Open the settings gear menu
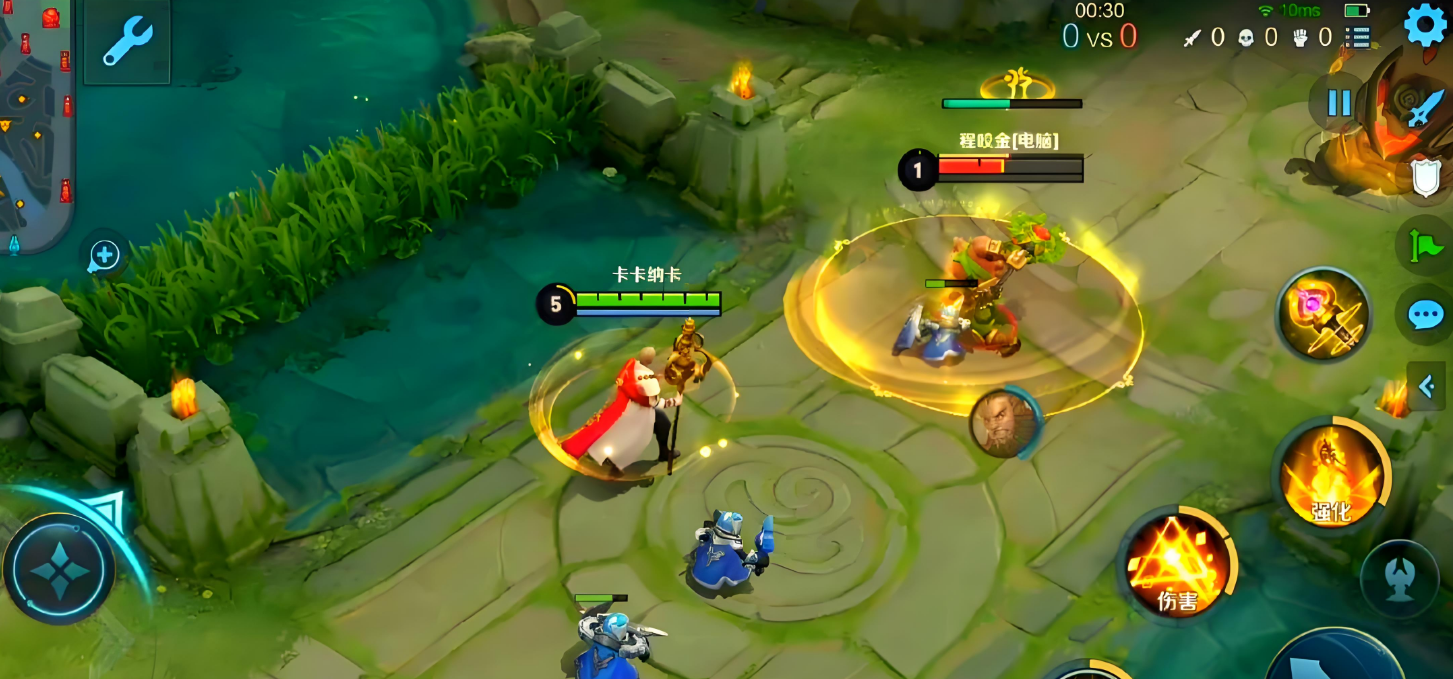Viewport: 1453px width, 679px height. click(x=1425, y=25)
